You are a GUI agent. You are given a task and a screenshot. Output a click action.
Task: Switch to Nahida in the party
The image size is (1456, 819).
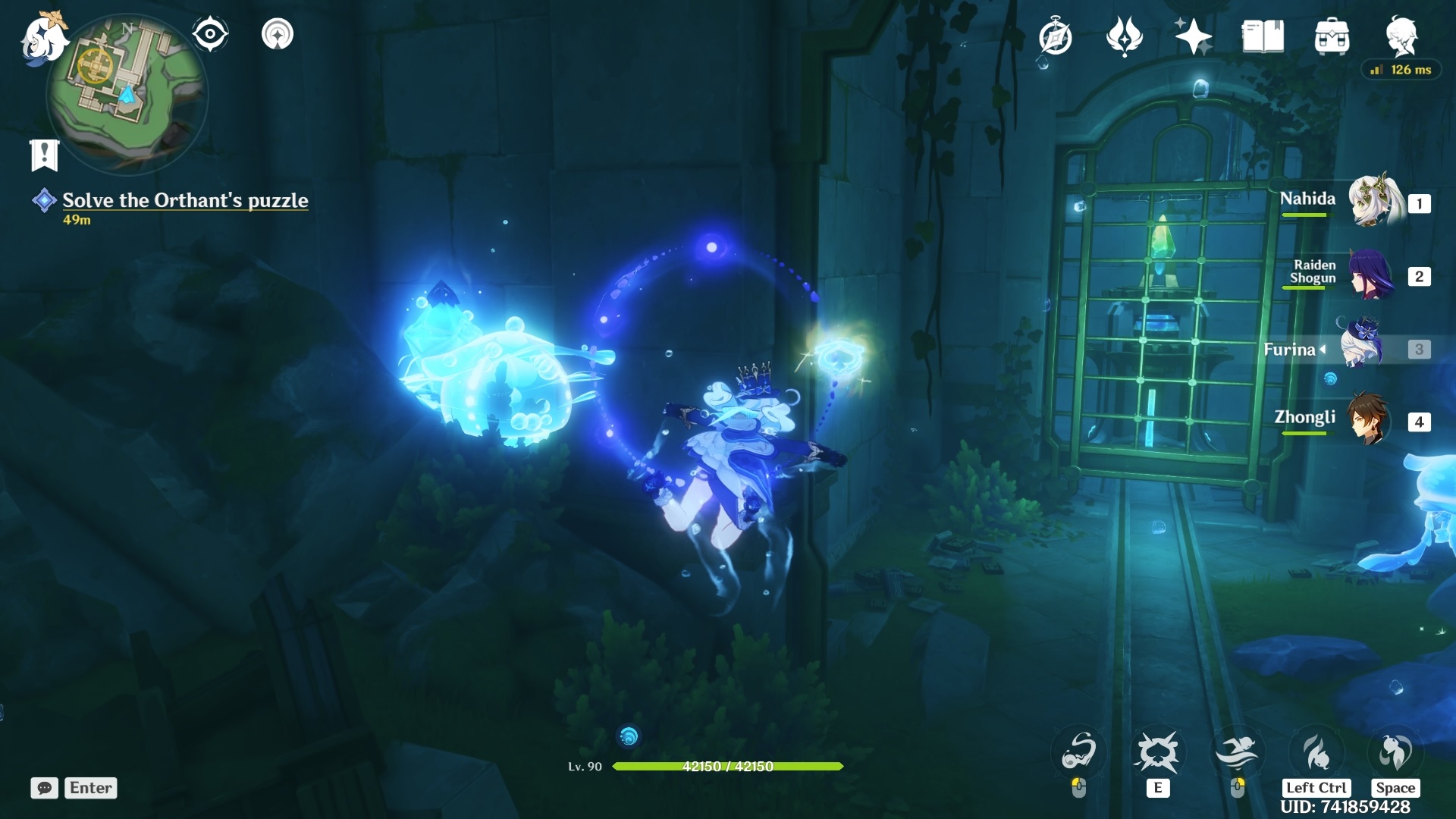coord(1373,202)
